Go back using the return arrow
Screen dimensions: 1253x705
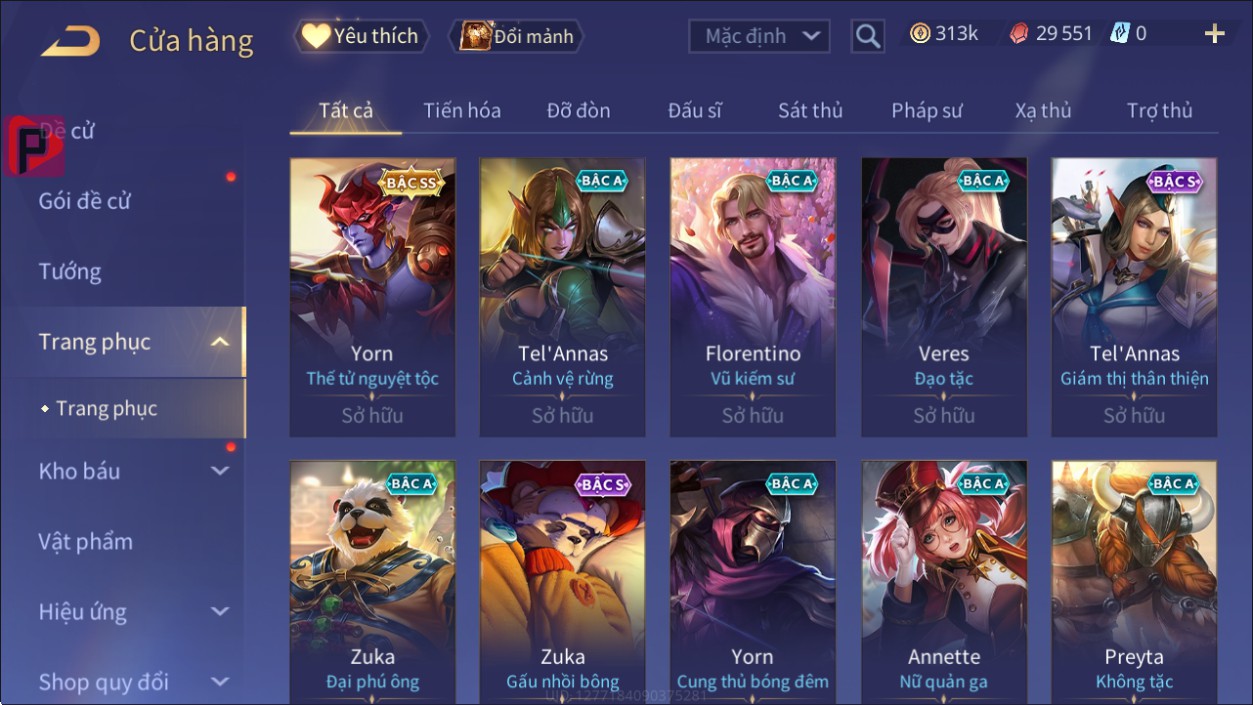tap(70, 40)
